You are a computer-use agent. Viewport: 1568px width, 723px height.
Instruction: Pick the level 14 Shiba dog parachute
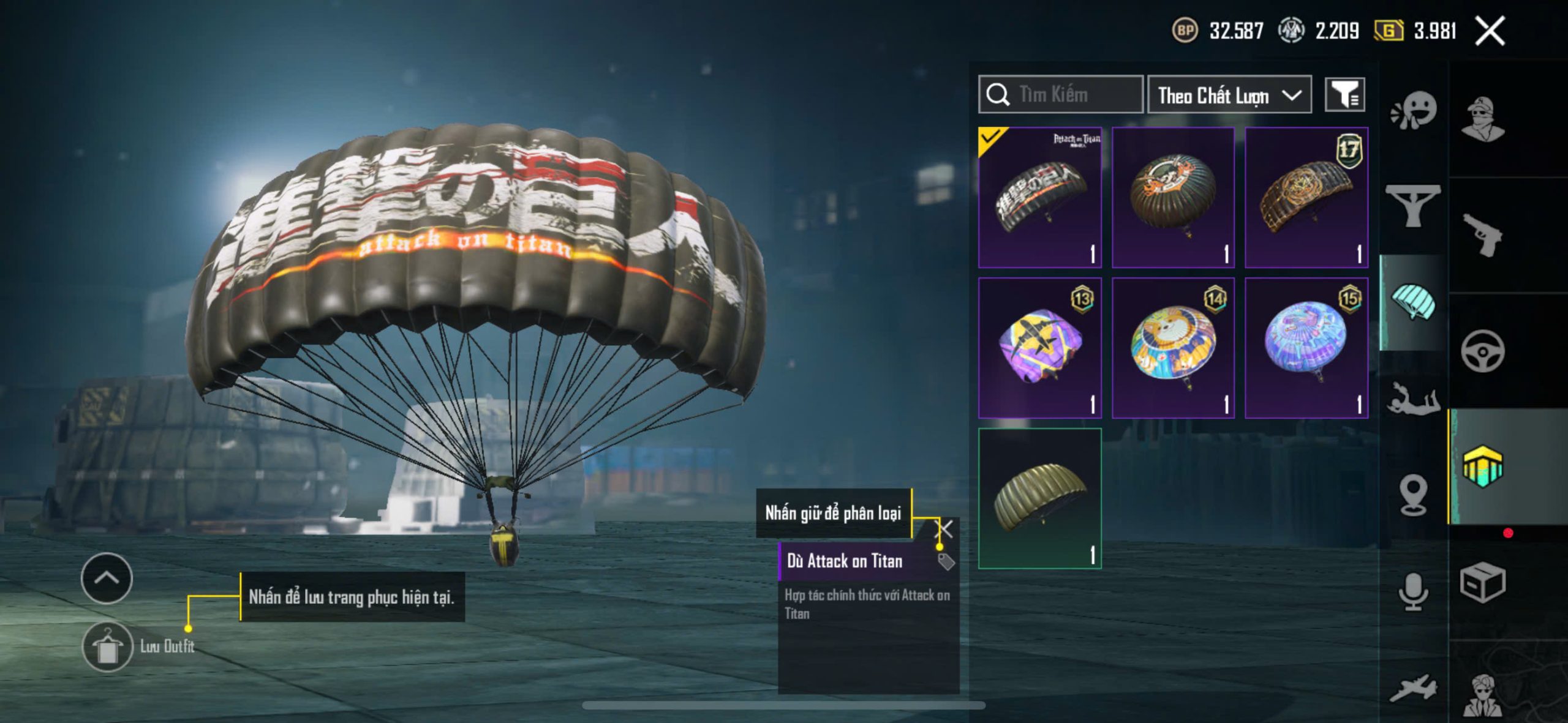[1172, 347]
